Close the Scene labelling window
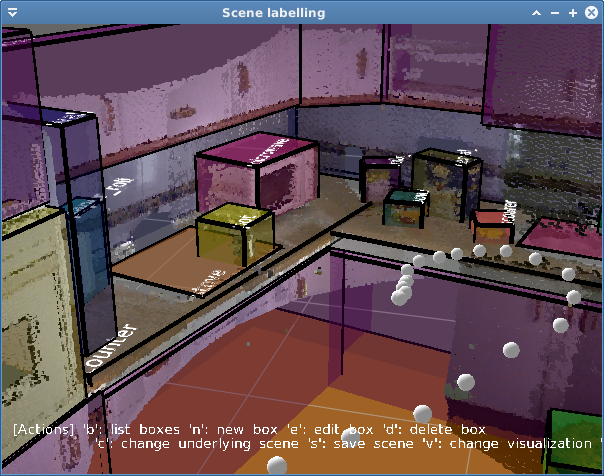Image resolution: width=604 pixels, height=476 pixels. coord(590,12)
